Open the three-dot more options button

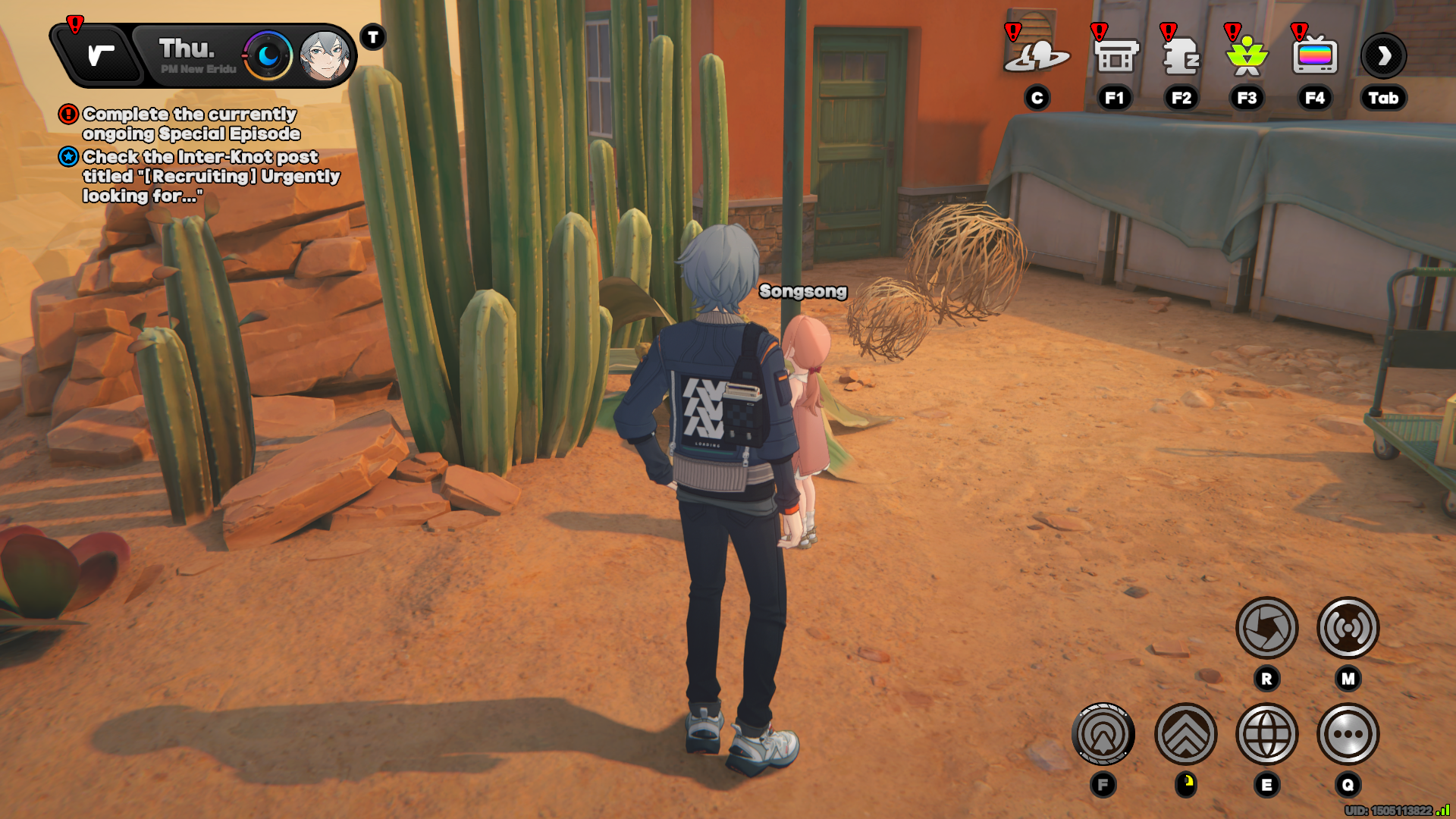1348,734
